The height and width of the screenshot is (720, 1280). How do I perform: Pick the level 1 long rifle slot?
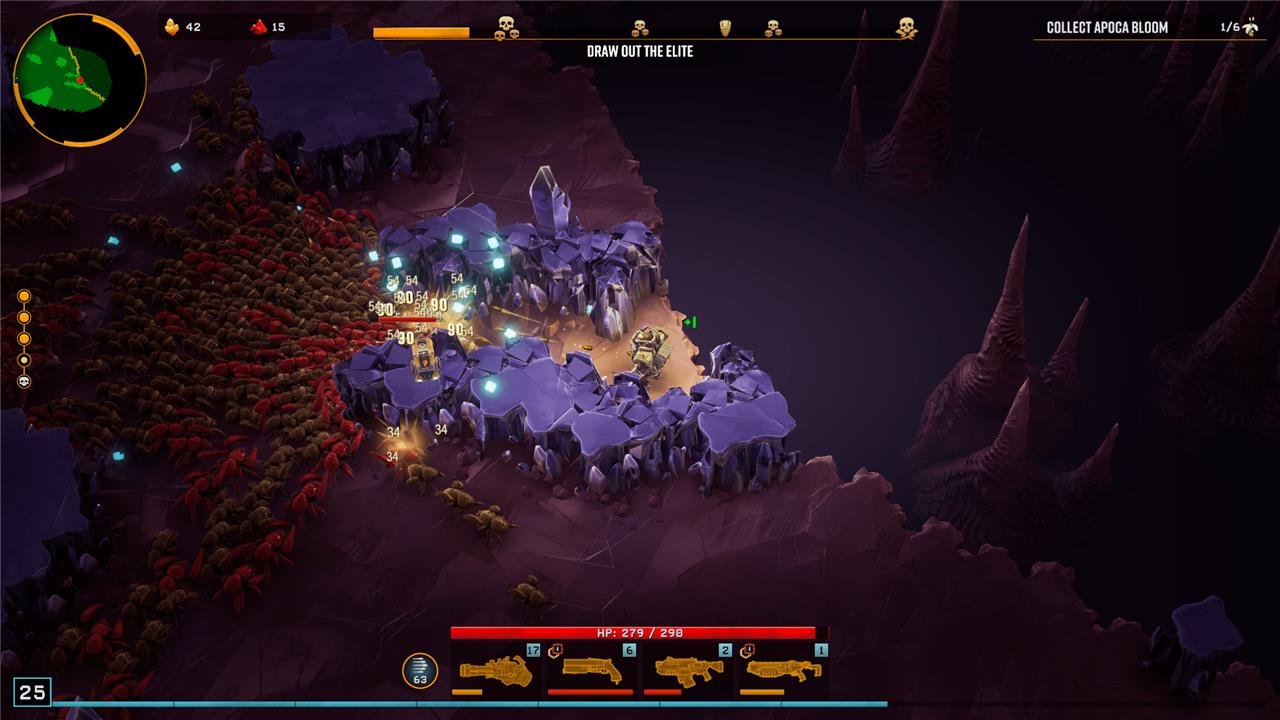coord(784,669)
